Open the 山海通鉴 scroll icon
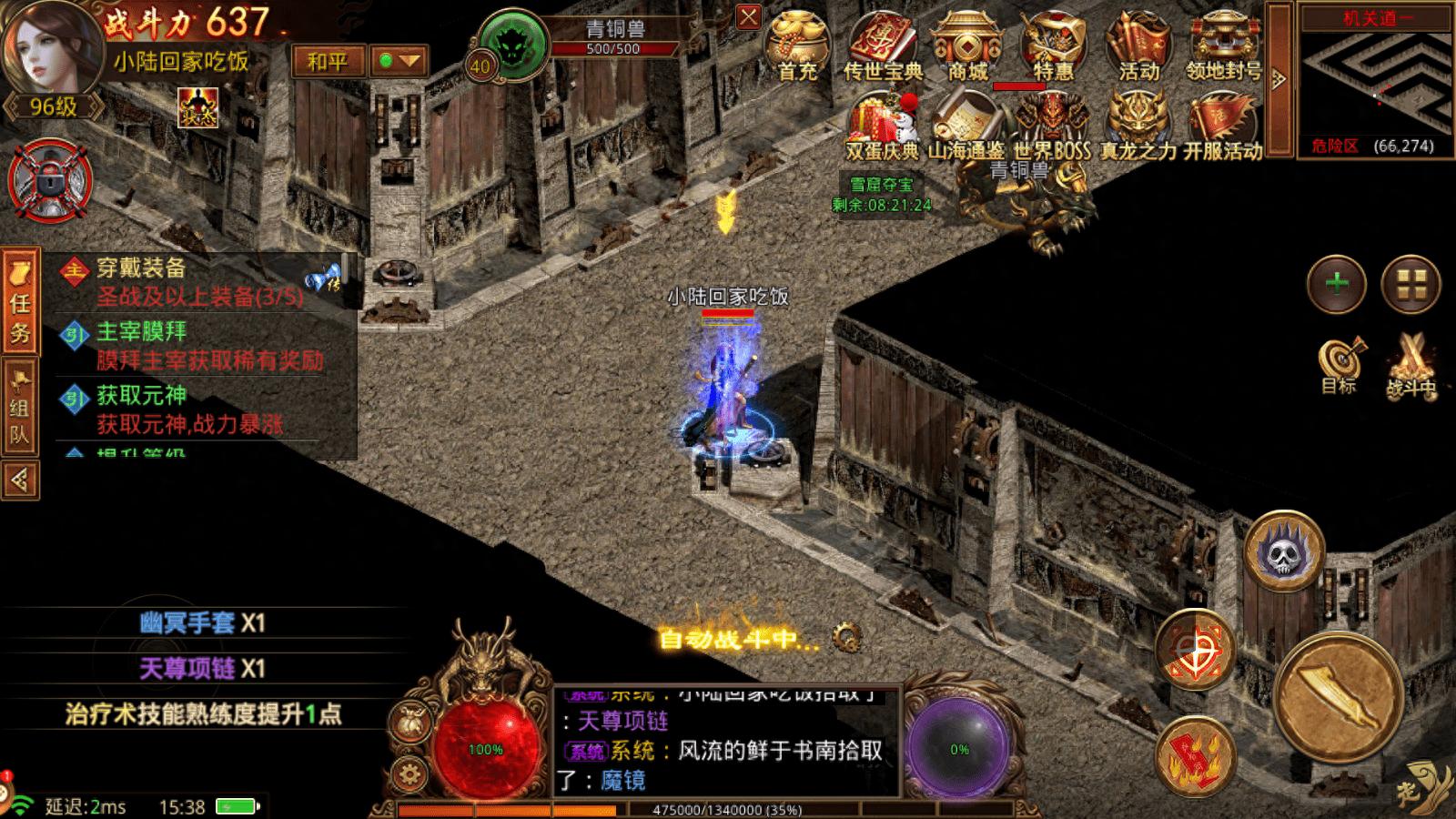 pos(966,126)
